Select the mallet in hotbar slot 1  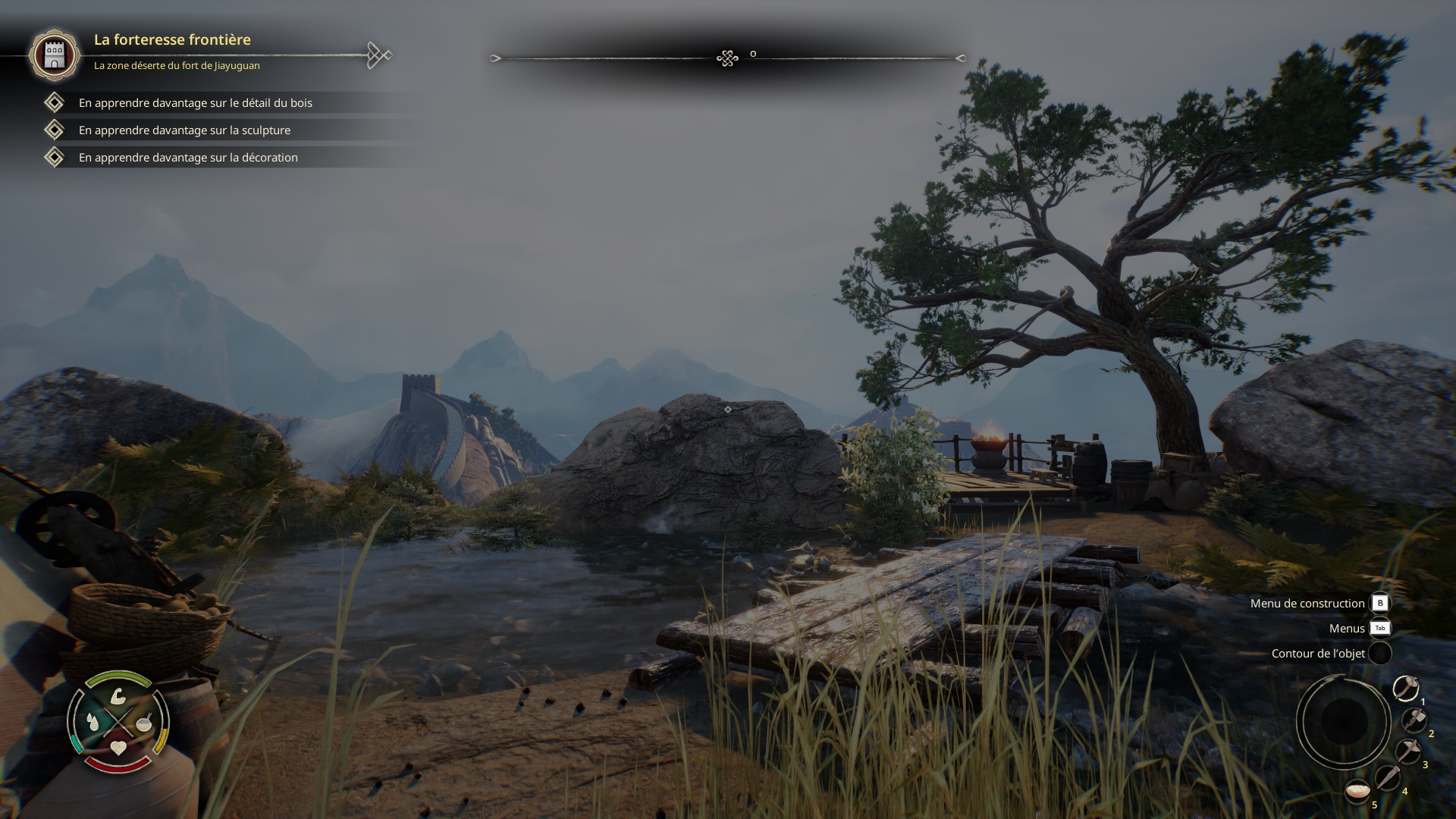click(x=1406, y=689)
